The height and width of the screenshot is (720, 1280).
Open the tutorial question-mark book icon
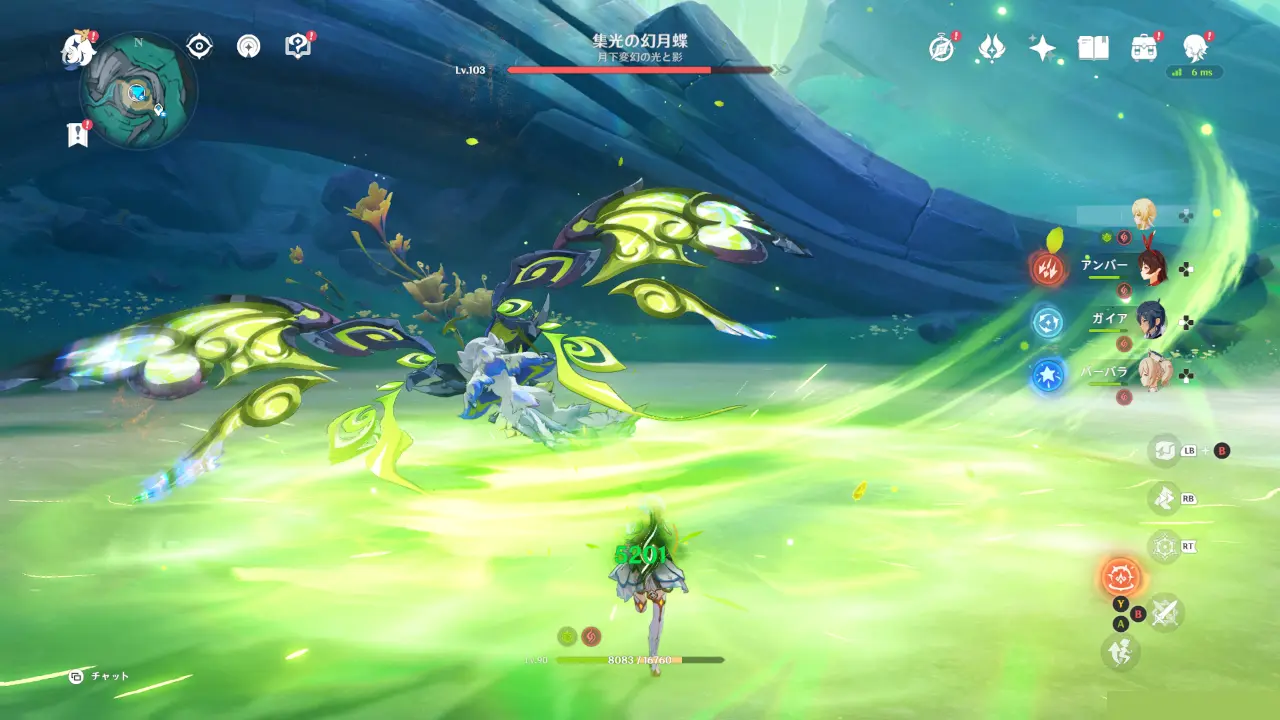297,46
